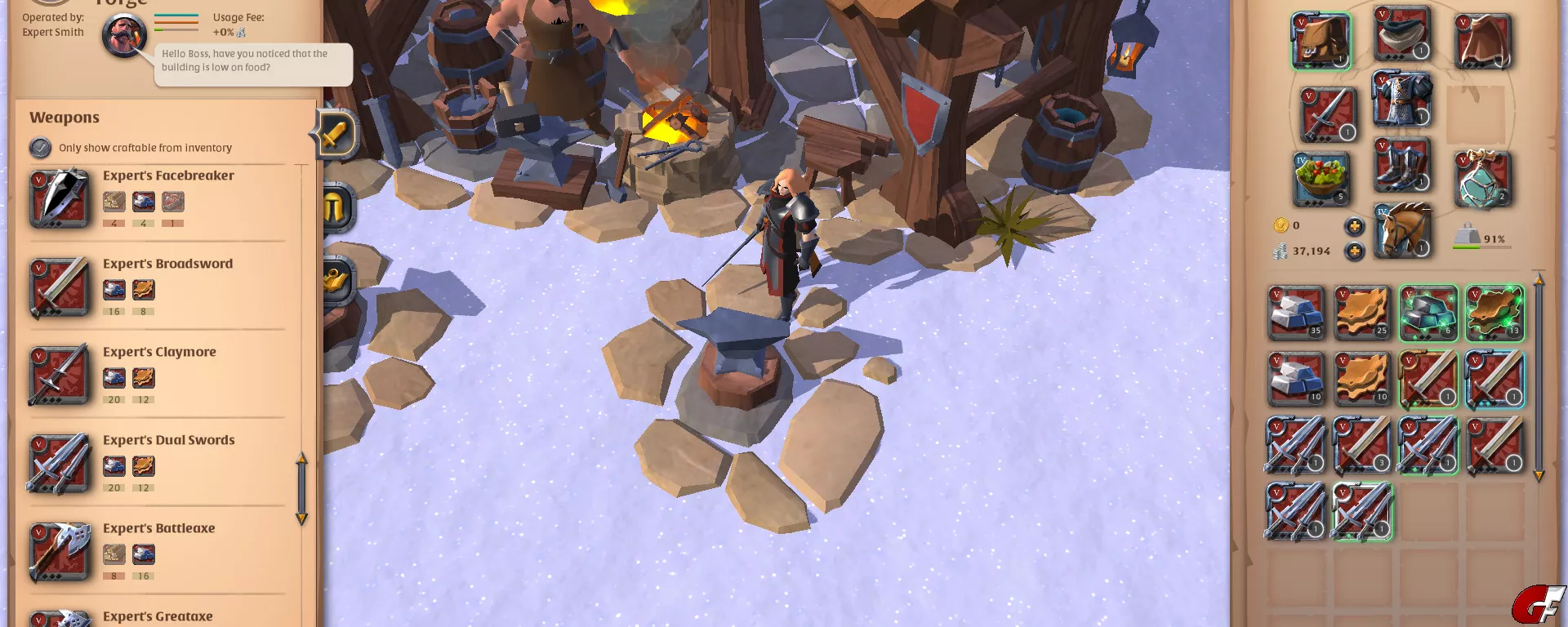This screenshot has width=1568, height=627.
Task: Switch to the golden helmet armor tab
Action: click(335, 208)
